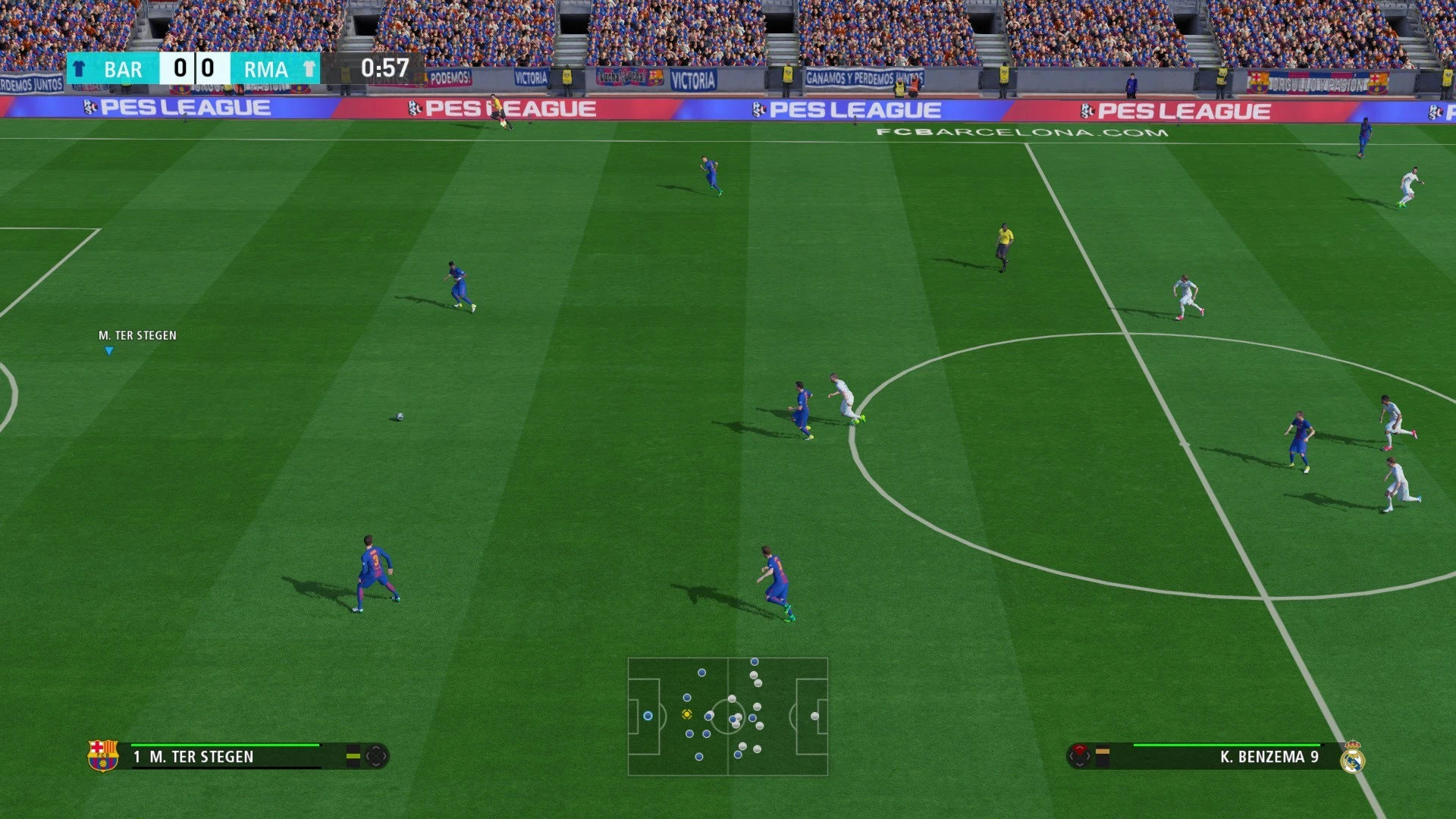Viewport: 1456px width, 819px height.
Task: Click the BAR team abbreviation on the scoreboard
Action: pyautogui.click(x=121, y=69)
